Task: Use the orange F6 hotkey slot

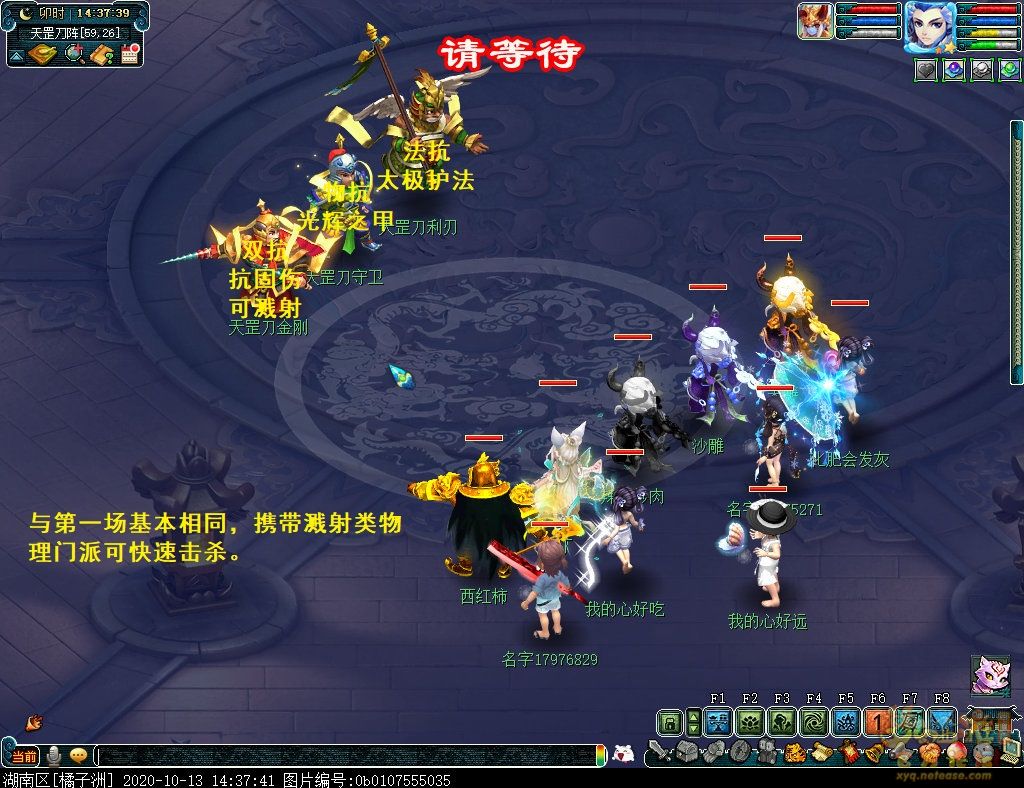Action: (x=877, y=722)
